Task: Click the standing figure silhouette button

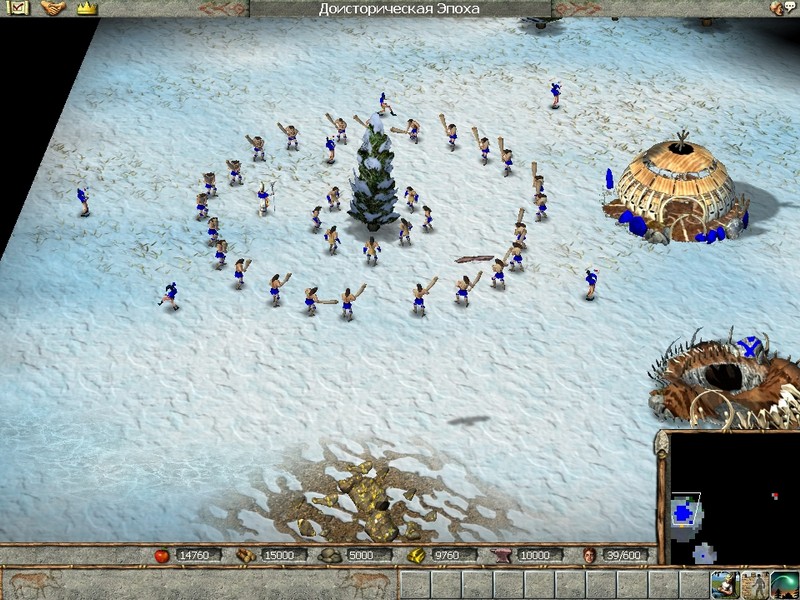Action: coord(755,584)
